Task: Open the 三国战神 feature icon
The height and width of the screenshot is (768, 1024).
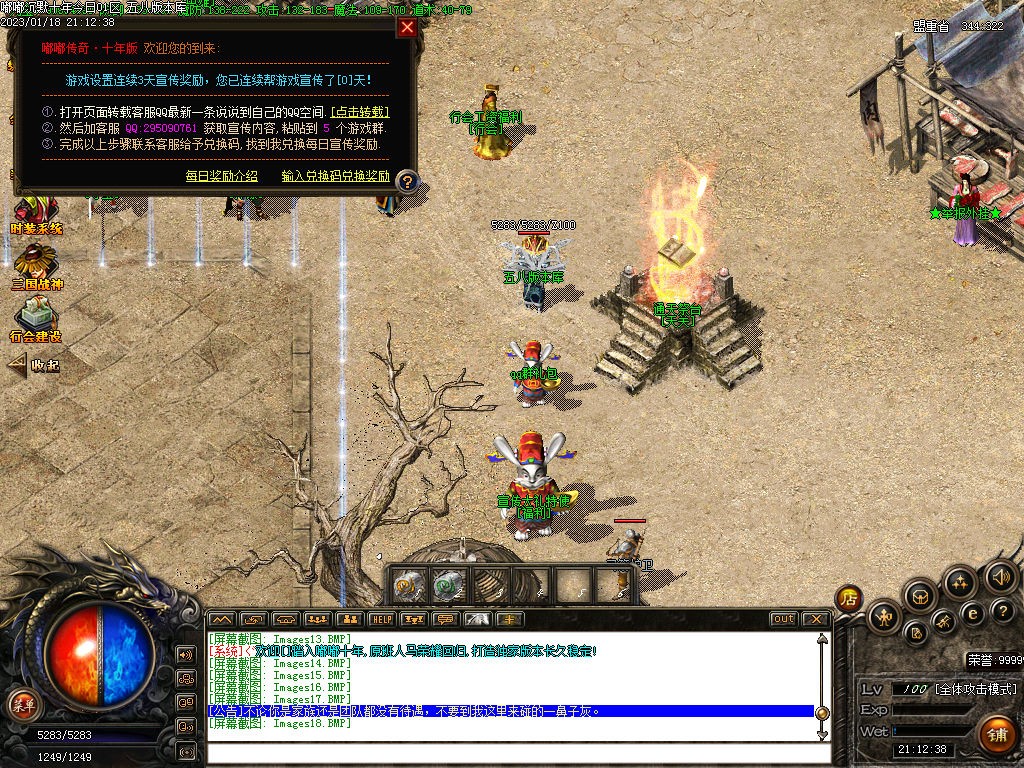Action: pyautogui.click(x=36, y=266)
